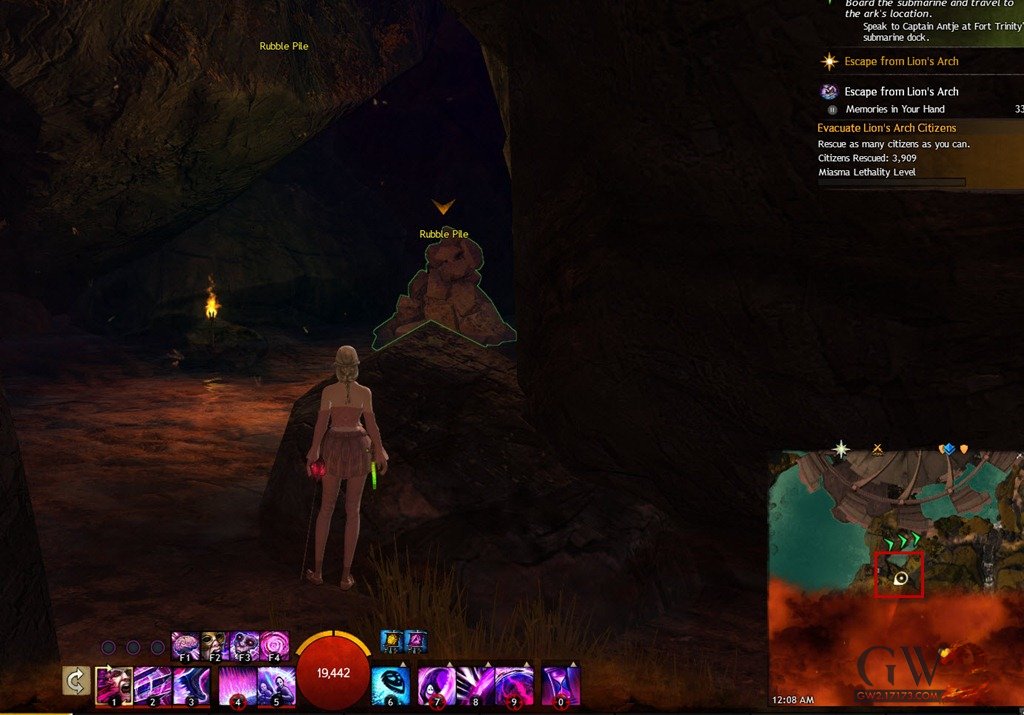Use the skill in slot 5
Screen dimensions: 1024x715
pyautogui.click(x=275, y=685)
